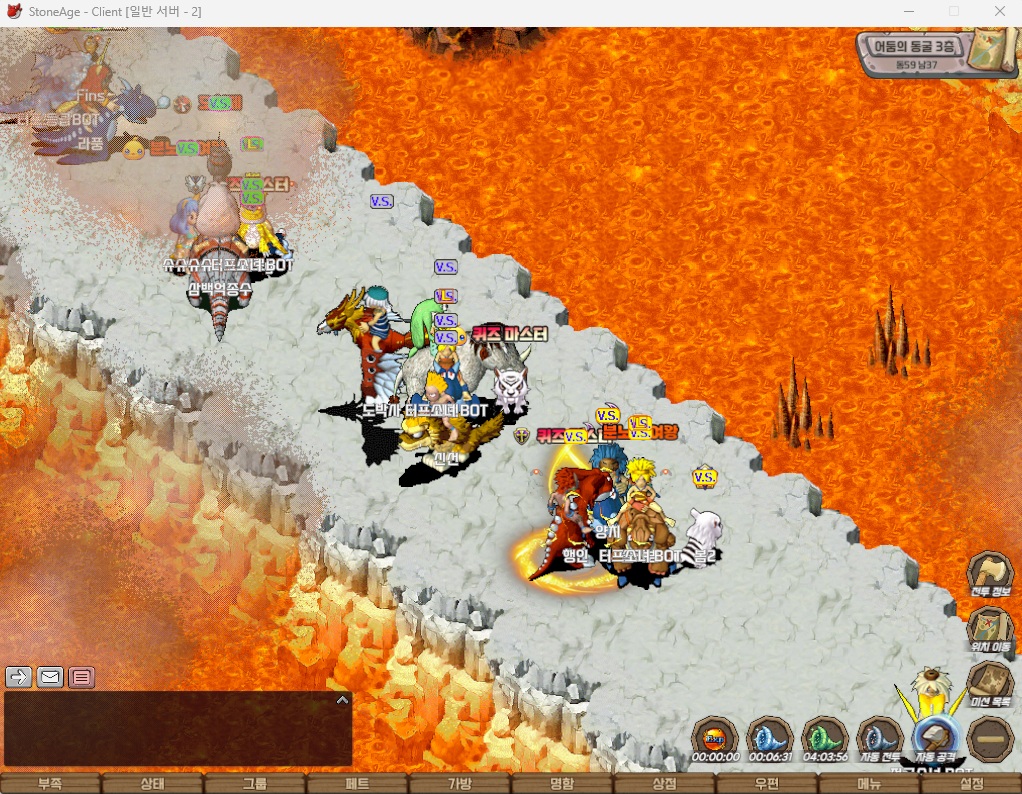The height and width of the screenshot is (794, 1022).
Task: Click the orange Exp buff icon
Action: (x=715, y=738)
